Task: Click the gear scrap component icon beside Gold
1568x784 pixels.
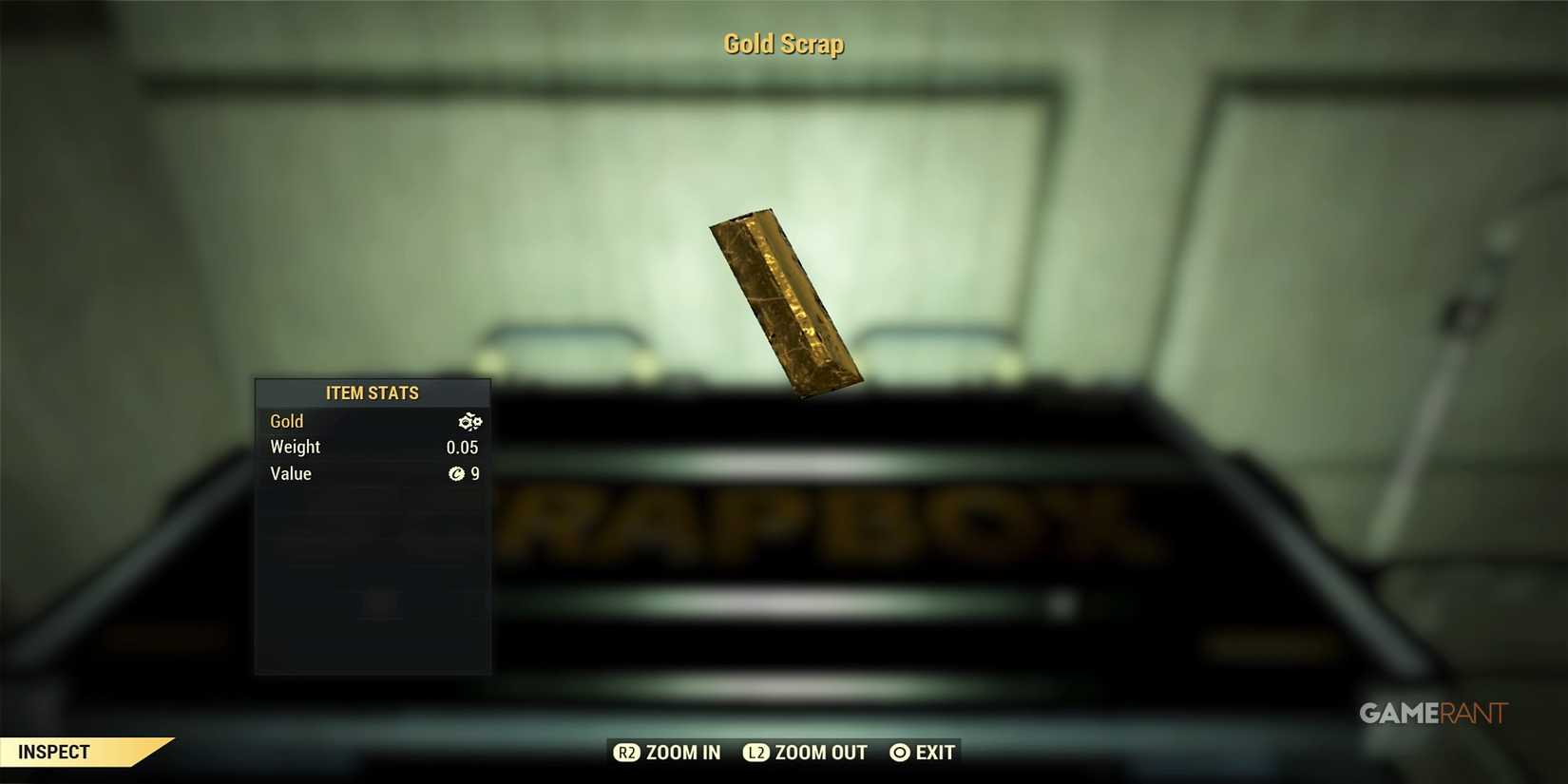Action: [469, 421]
